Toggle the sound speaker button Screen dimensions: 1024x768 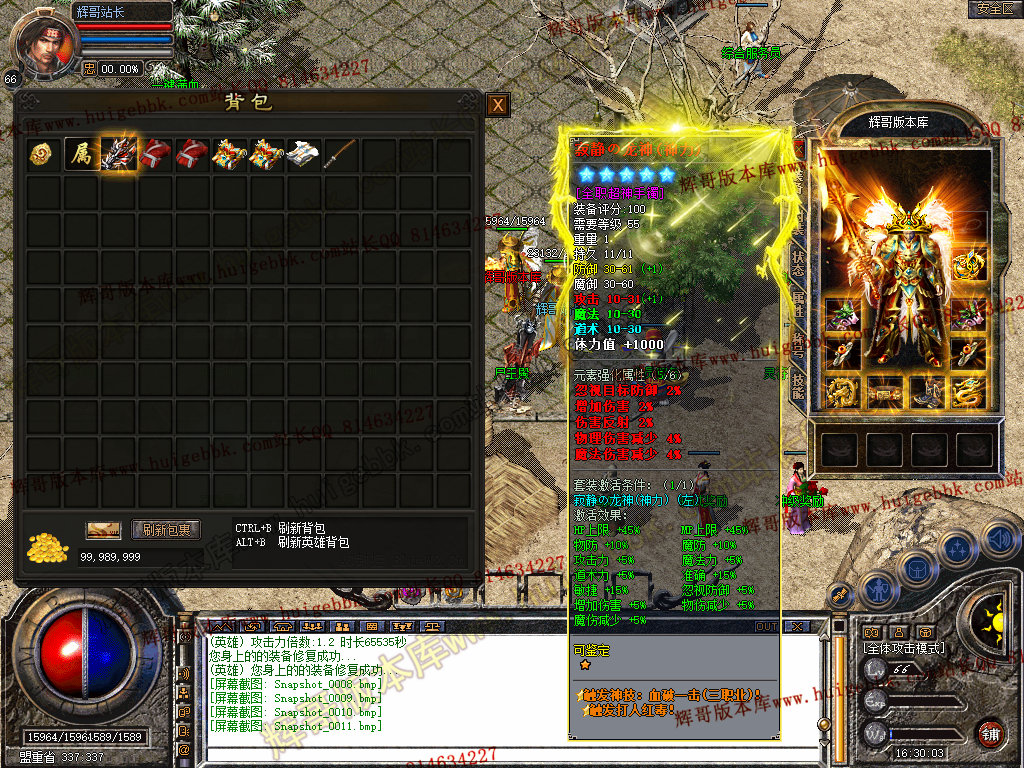(1000, 540)
